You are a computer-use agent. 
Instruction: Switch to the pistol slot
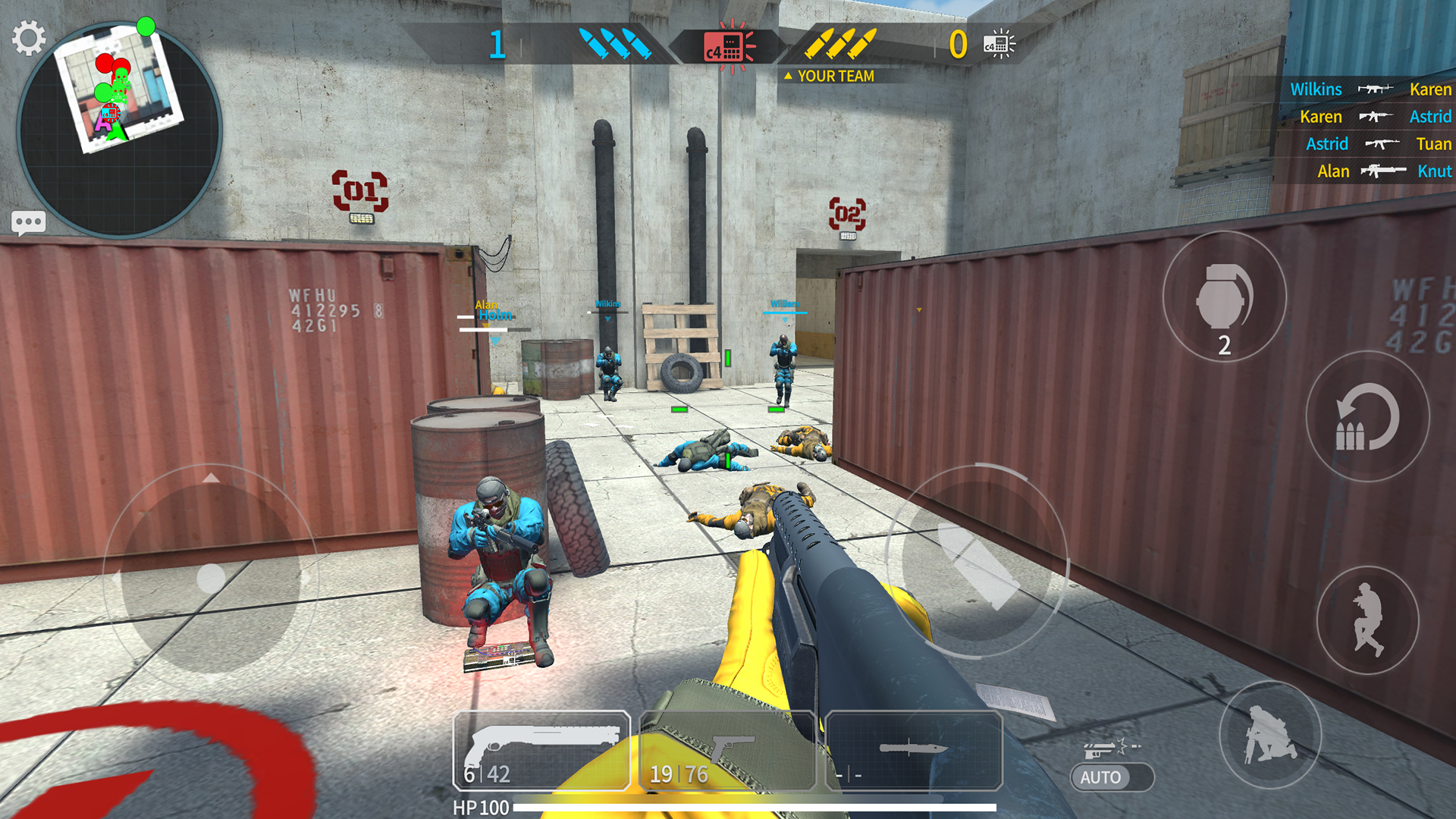click(727, 751)
